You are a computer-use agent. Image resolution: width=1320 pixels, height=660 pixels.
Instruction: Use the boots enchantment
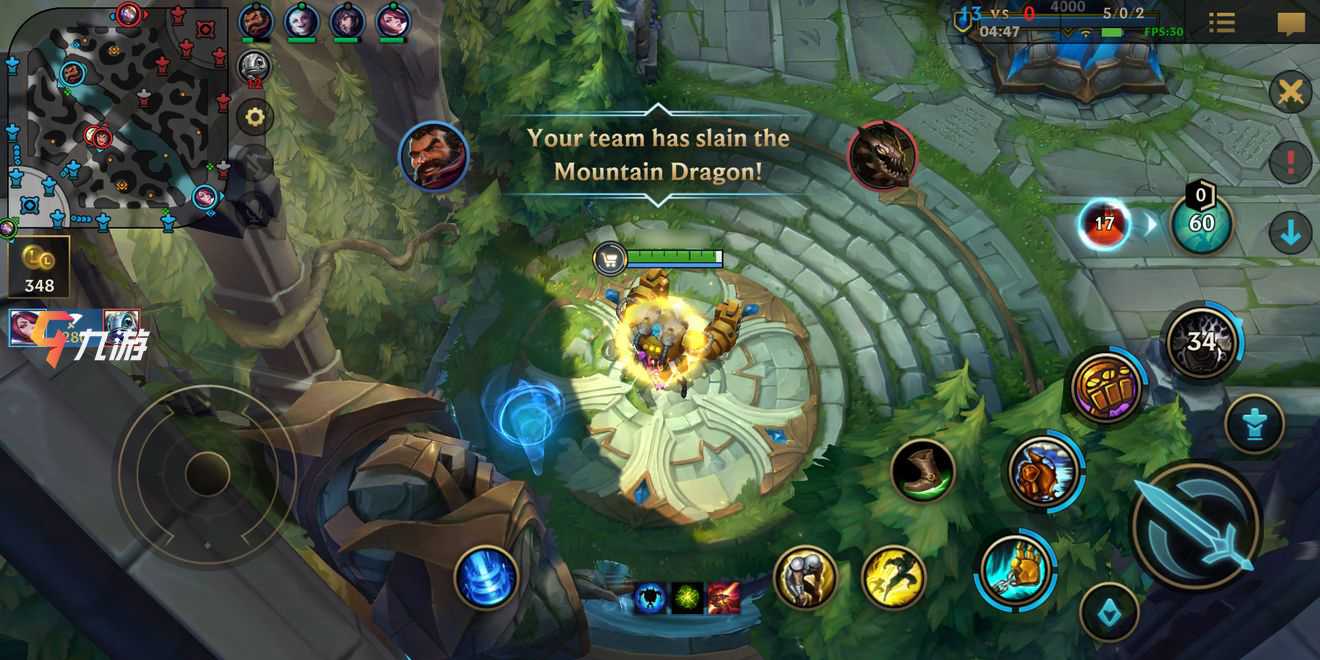tap(922, 470)
